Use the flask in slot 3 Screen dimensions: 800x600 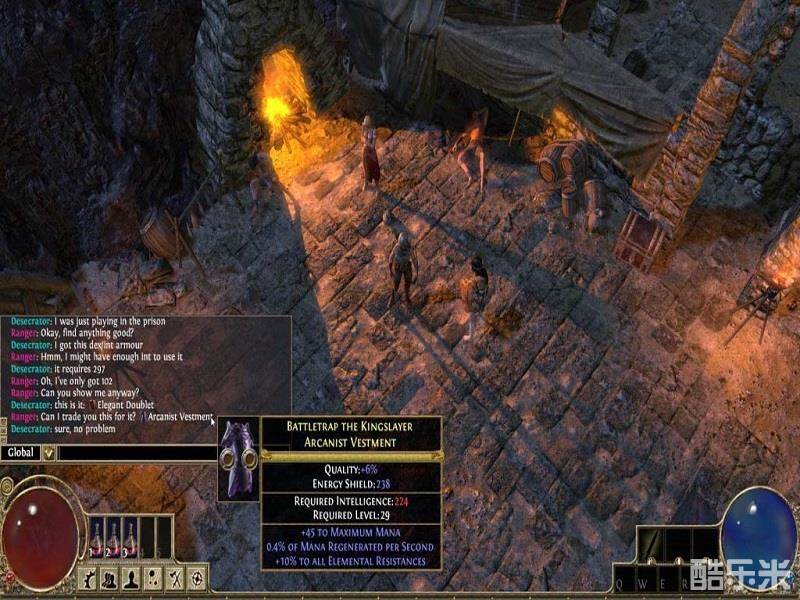pos(129,538)
